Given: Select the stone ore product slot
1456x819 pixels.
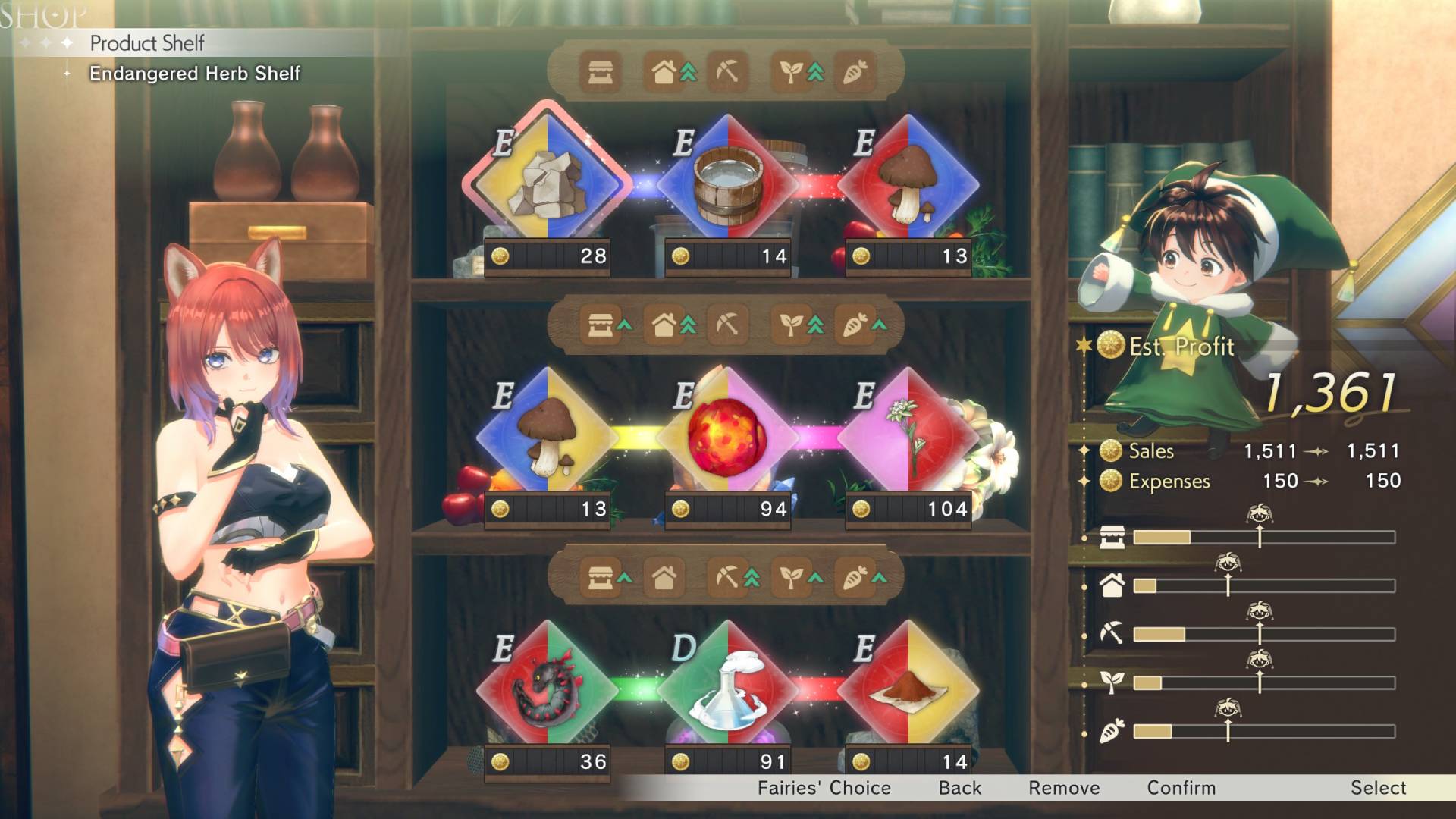Looking at the screenshot, I should click(546, 184).
